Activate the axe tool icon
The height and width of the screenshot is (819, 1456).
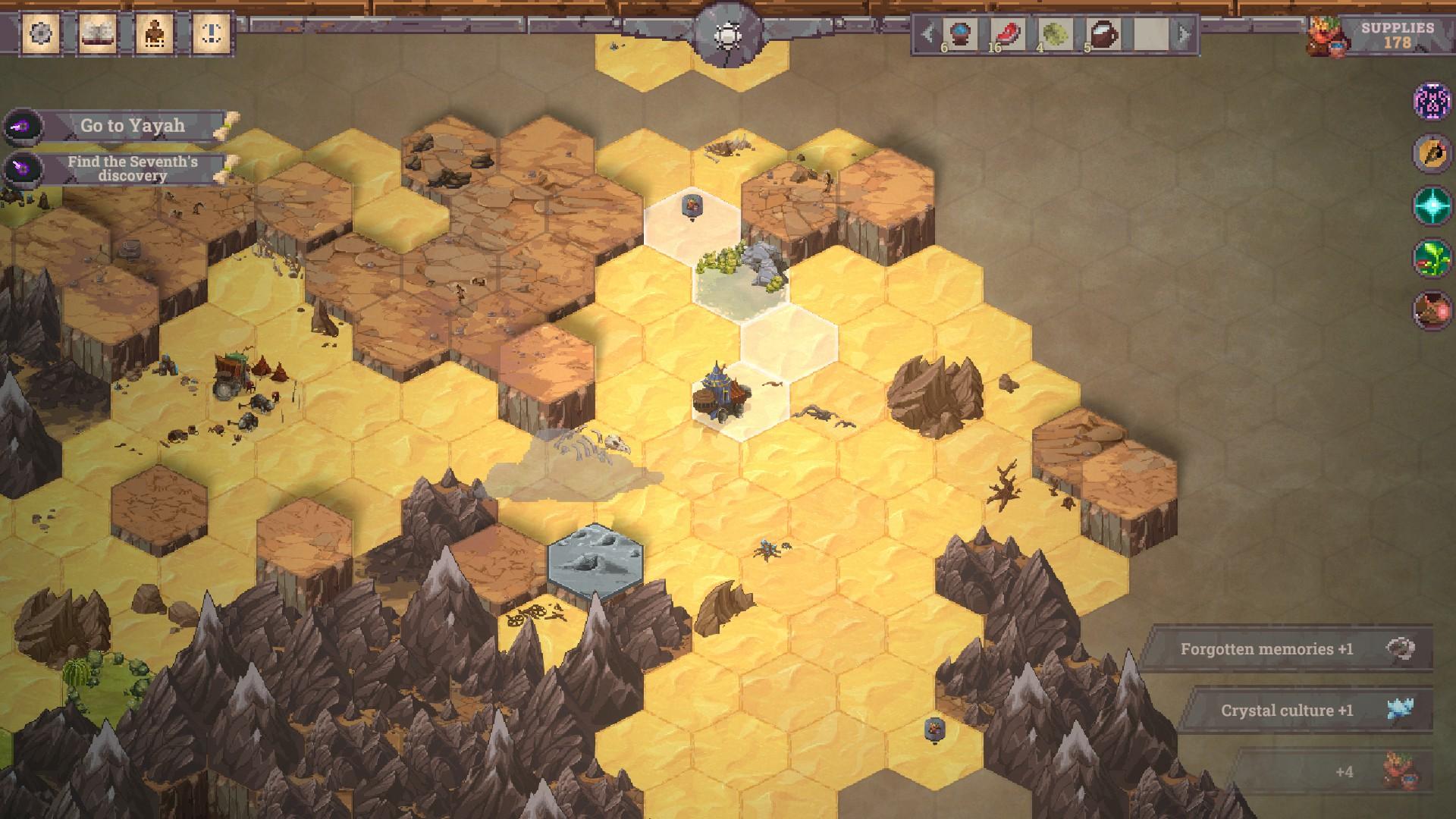click(1432, 152)
